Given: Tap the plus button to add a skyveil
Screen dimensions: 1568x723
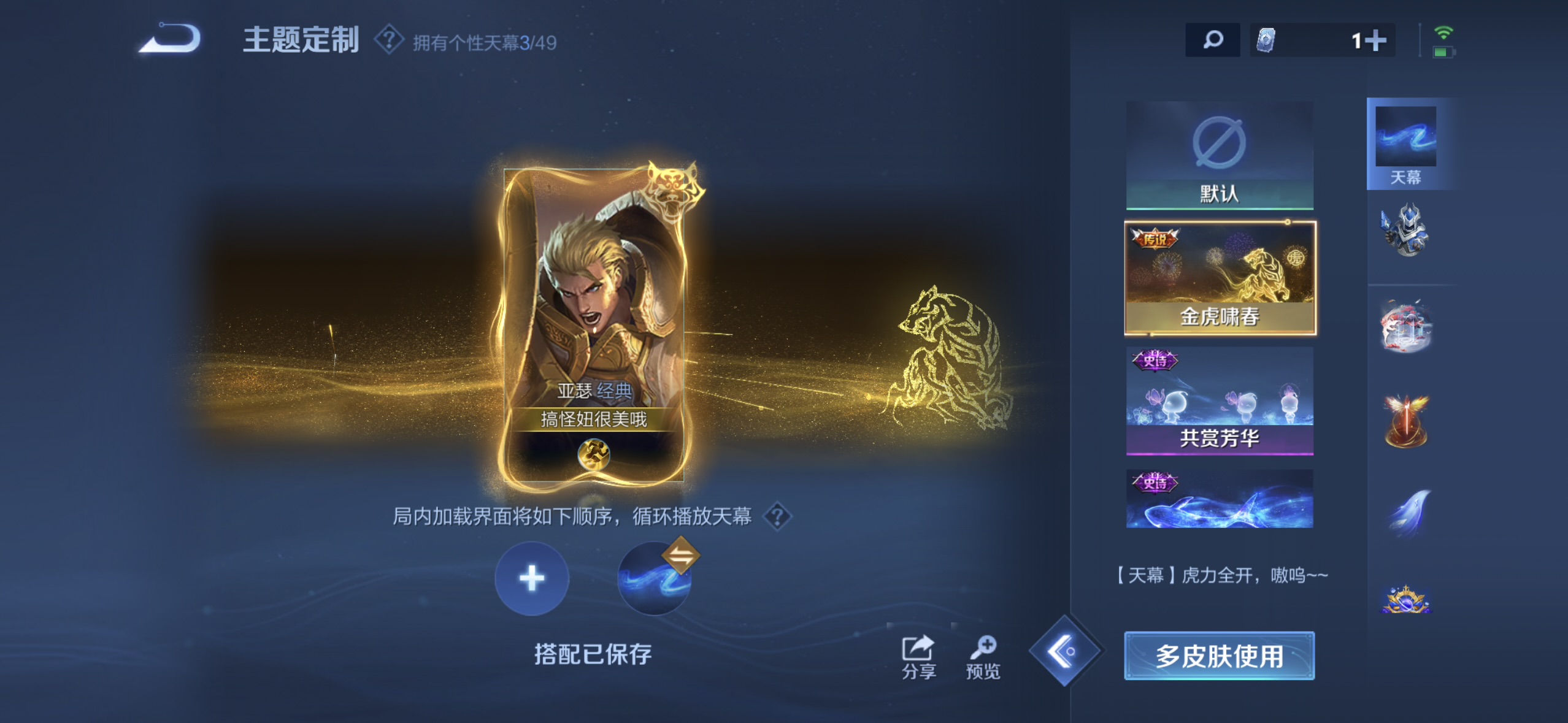Looking at the screenshot, I should click(531, 578).
